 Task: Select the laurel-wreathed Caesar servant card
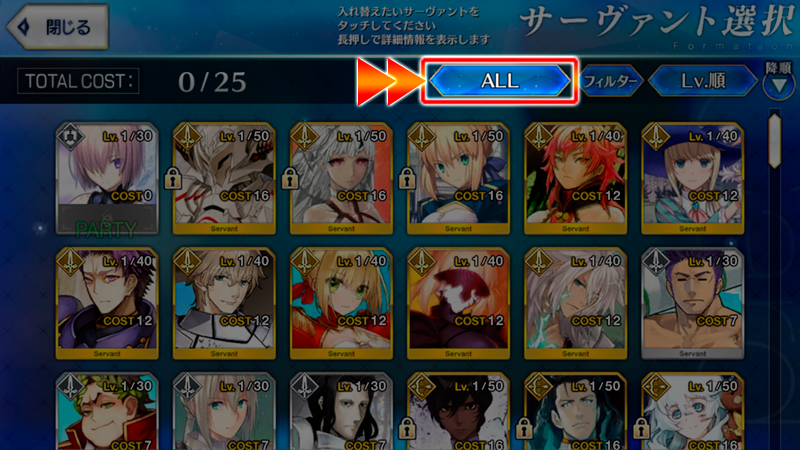click(107, 412)
